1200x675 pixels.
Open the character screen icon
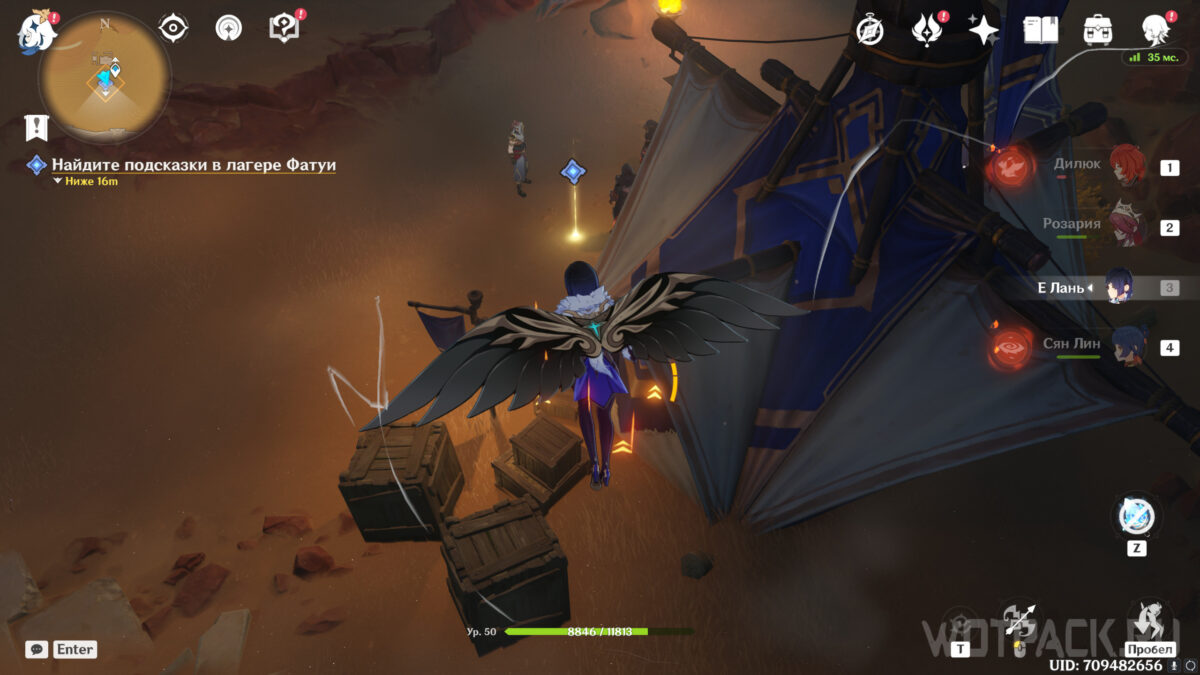(x=1157, y=29)
